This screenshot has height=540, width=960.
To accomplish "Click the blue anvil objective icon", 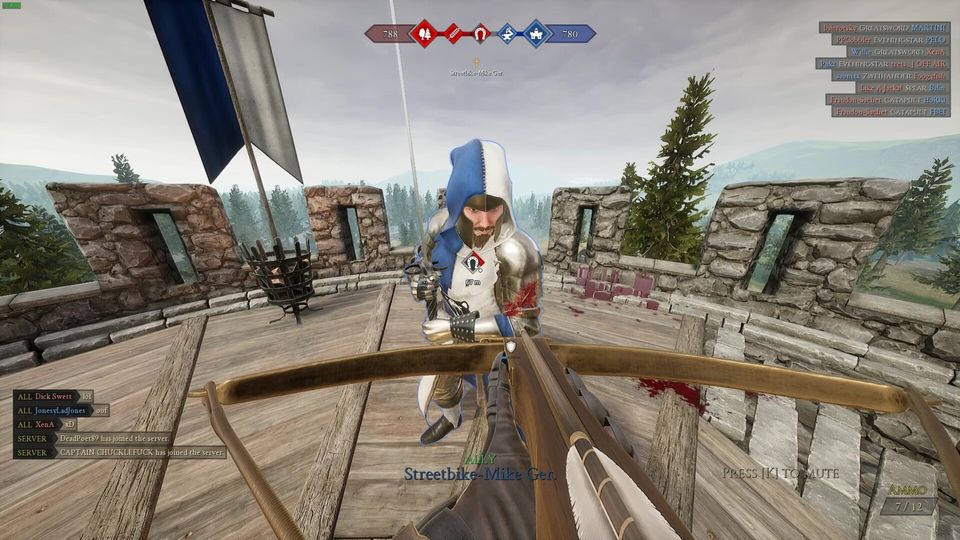I will pyautogui.click(x=508, y=34).
